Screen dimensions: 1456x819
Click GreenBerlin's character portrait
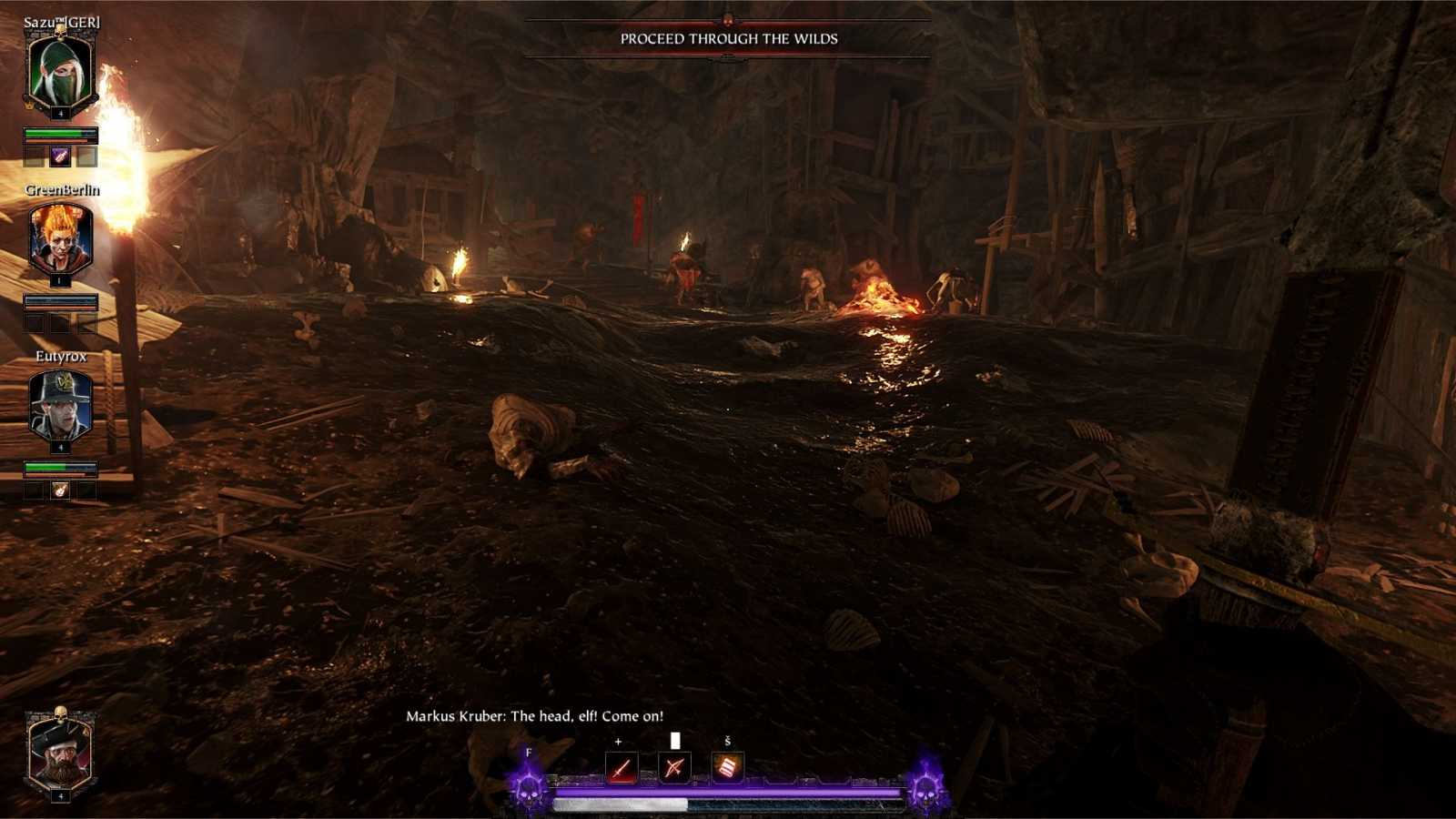(60, 238)
